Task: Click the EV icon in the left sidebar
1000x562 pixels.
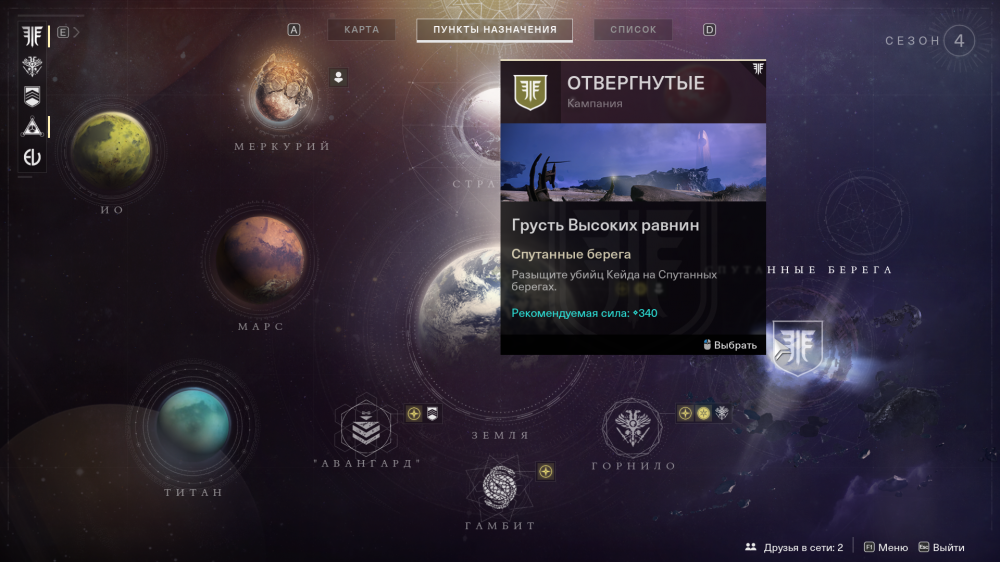Action: 33,157
